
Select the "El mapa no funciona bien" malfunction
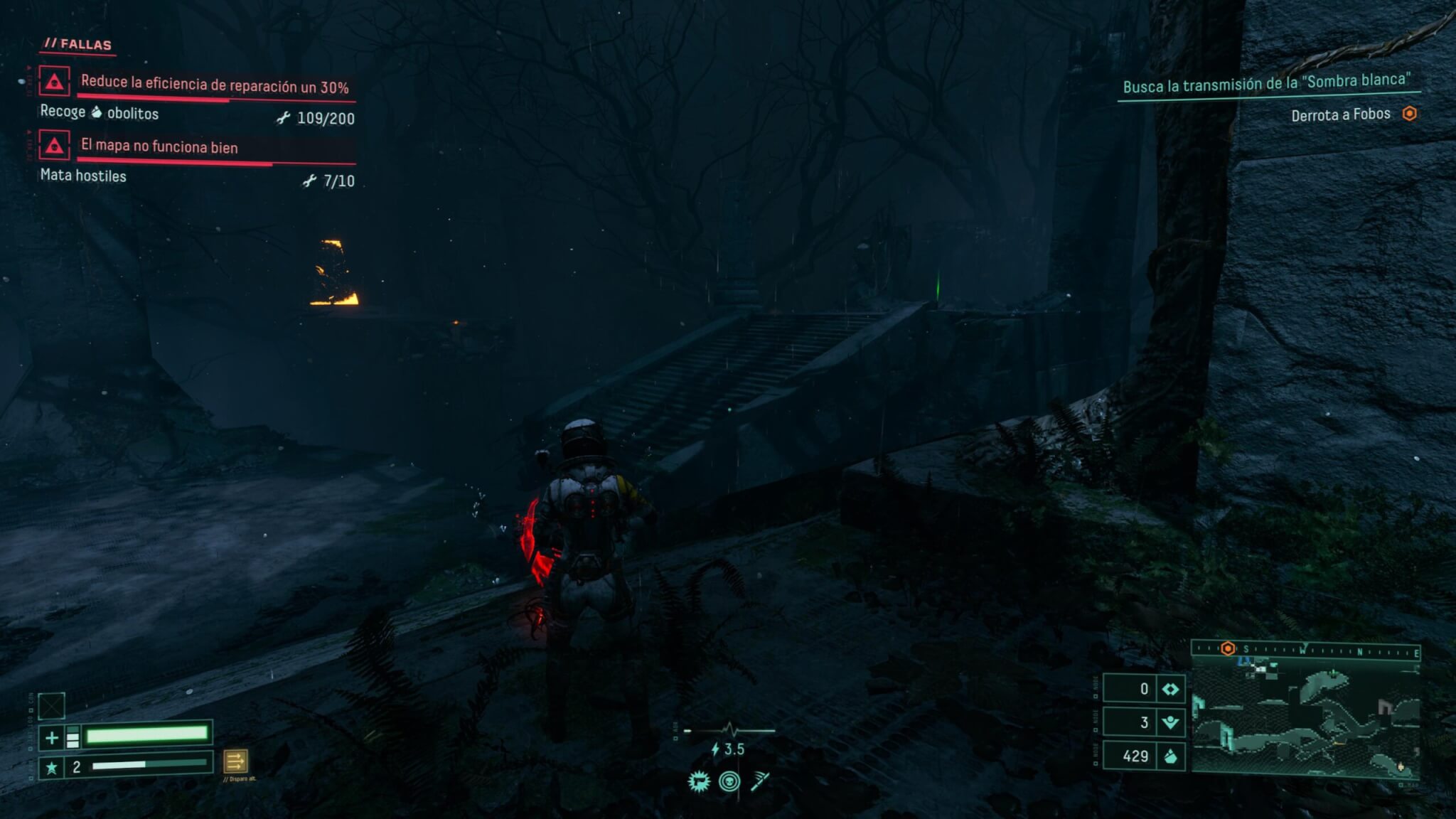(x=159, y=146)
